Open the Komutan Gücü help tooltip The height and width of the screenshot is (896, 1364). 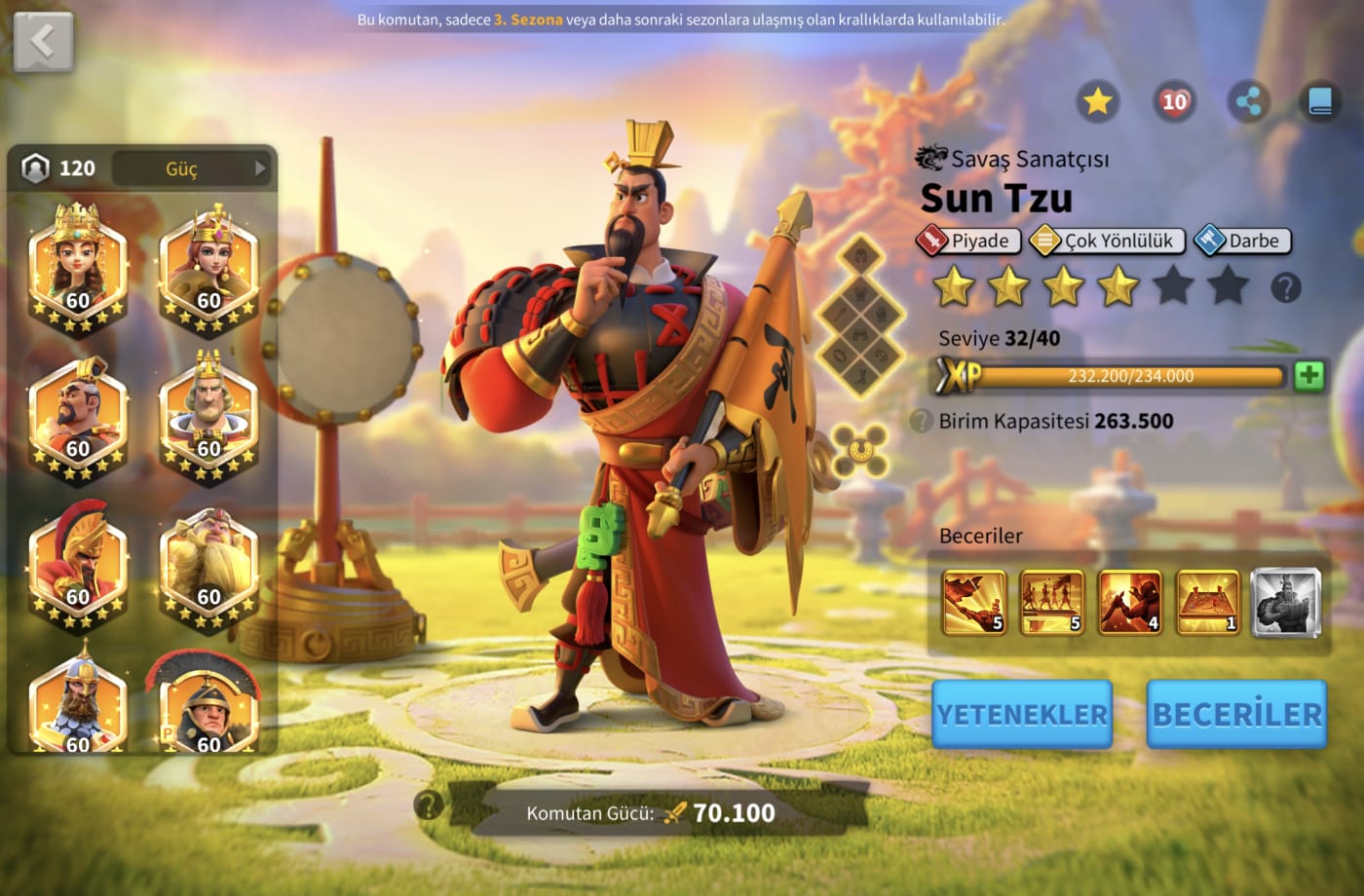coord(428,804)
